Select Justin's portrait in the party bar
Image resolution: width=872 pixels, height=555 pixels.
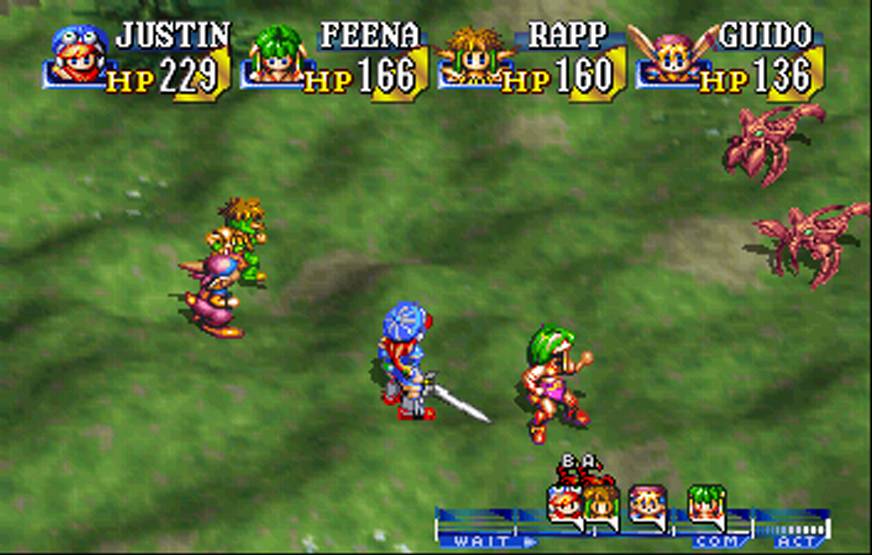[x=78, y=56]
